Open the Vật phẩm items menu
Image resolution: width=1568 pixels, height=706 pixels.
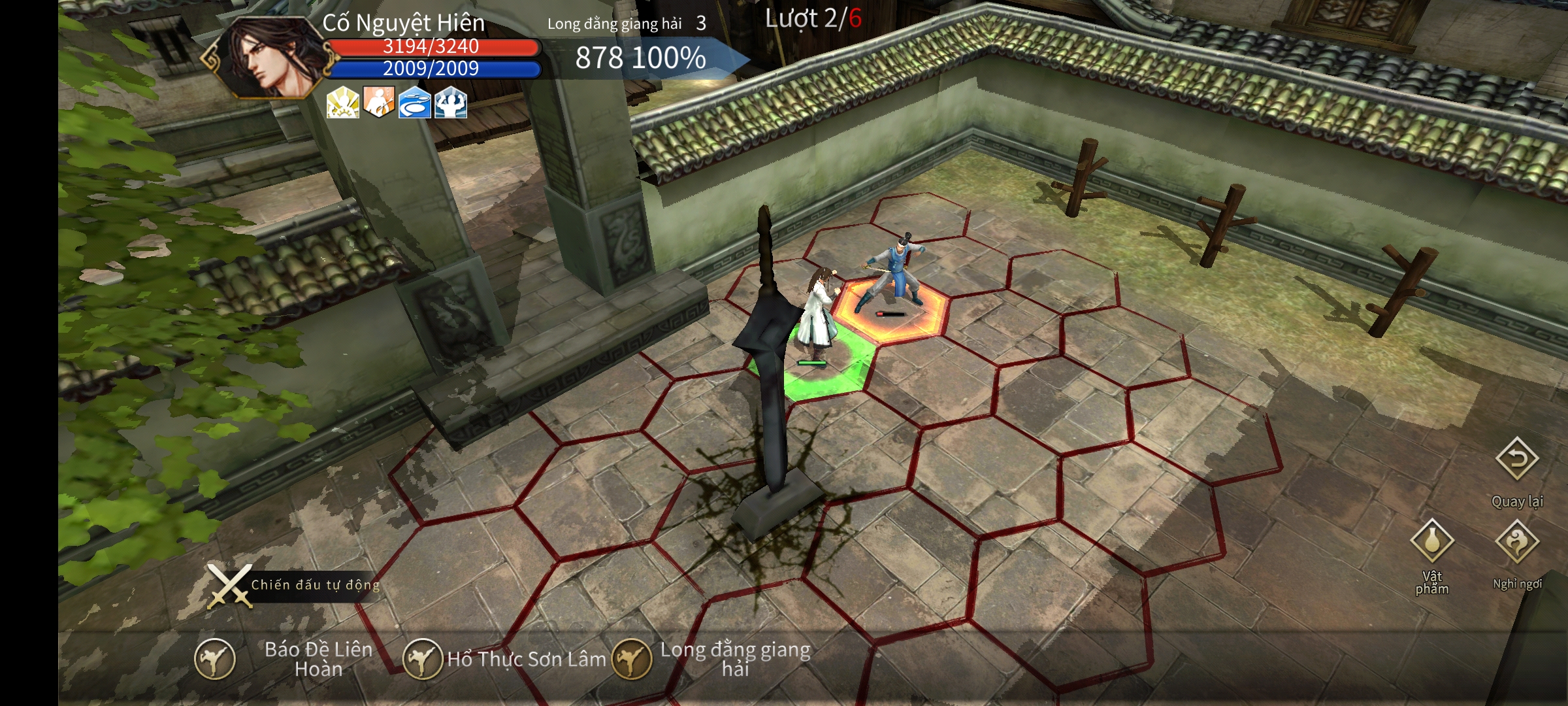coord(1432,541)
